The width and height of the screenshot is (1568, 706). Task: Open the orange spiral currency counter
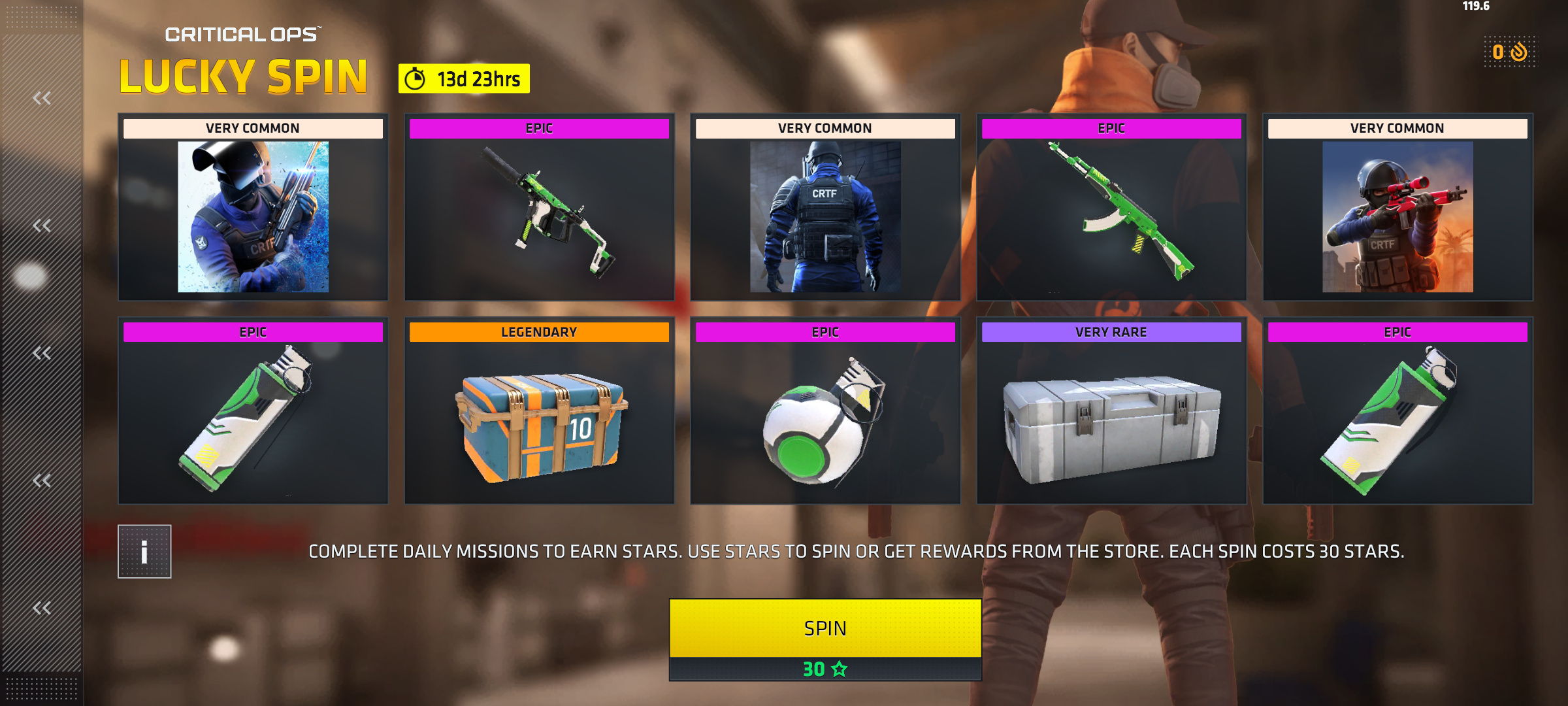(x=1511, y=52)
